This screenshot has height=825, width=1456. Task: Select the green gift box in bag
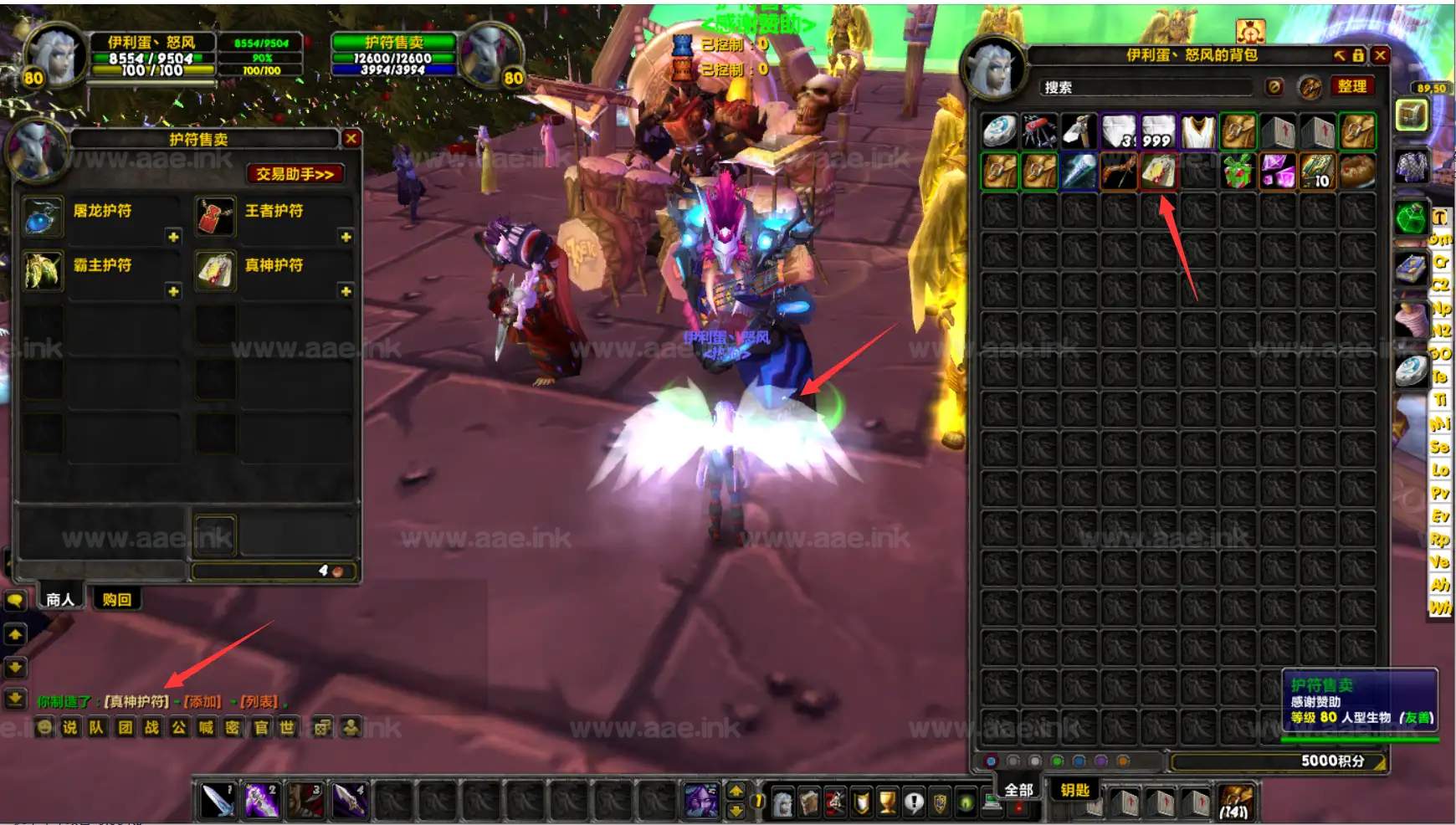[x=1238, y=172]
